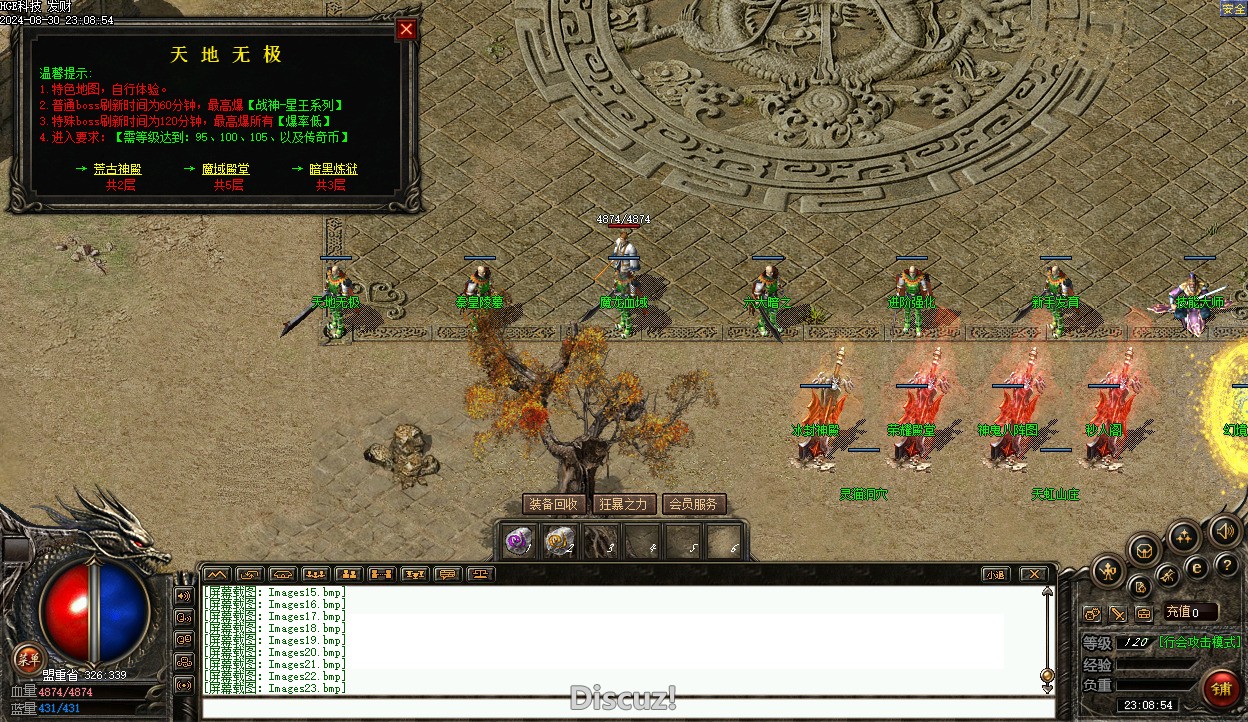Image resolution: width=1248 pixels, height=722 pixels.
Task: Activate the 狂暴之力 button
Action: [x=624, y=504]
